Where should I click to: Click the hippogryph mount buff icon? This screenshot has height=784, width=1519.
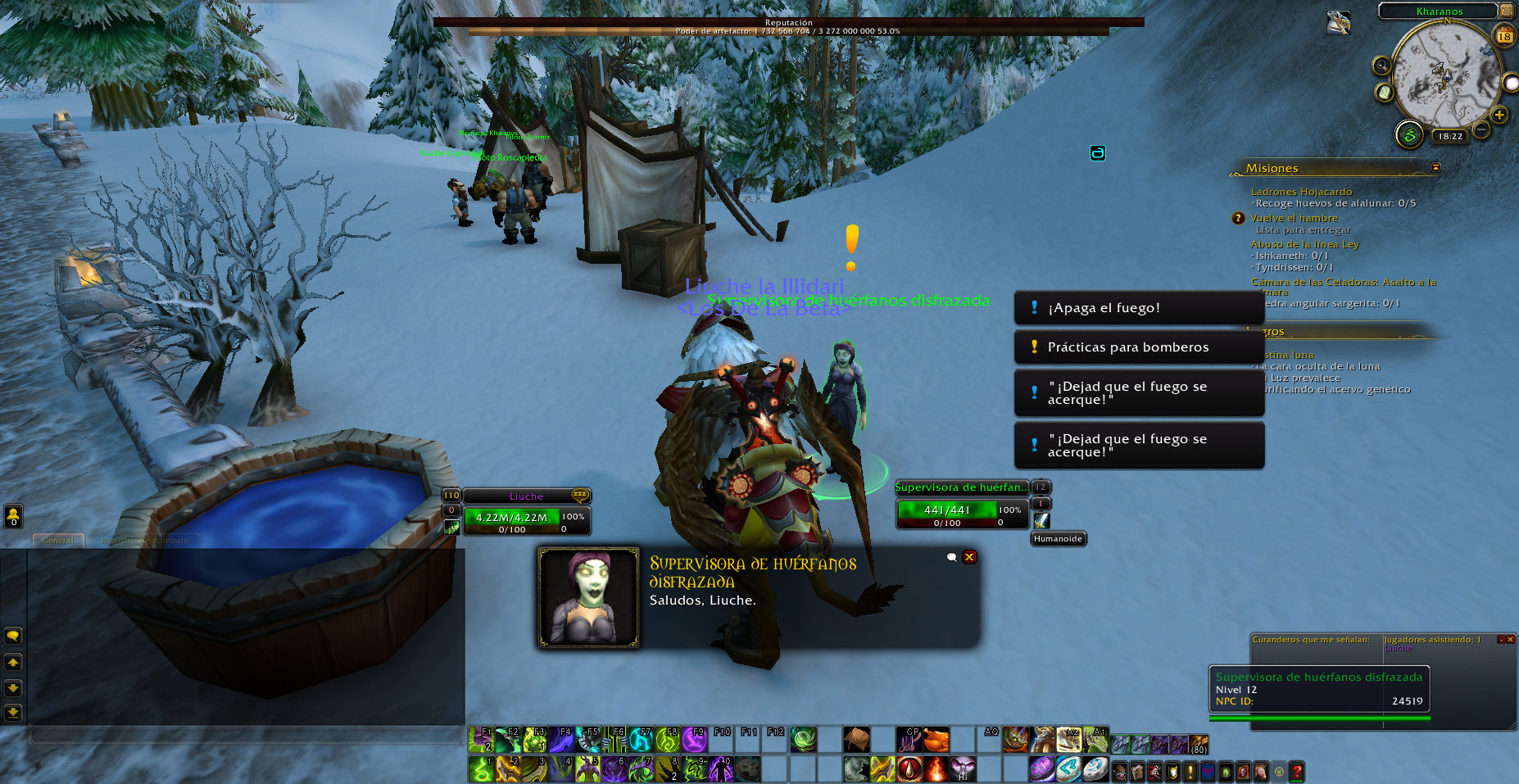1338,23
